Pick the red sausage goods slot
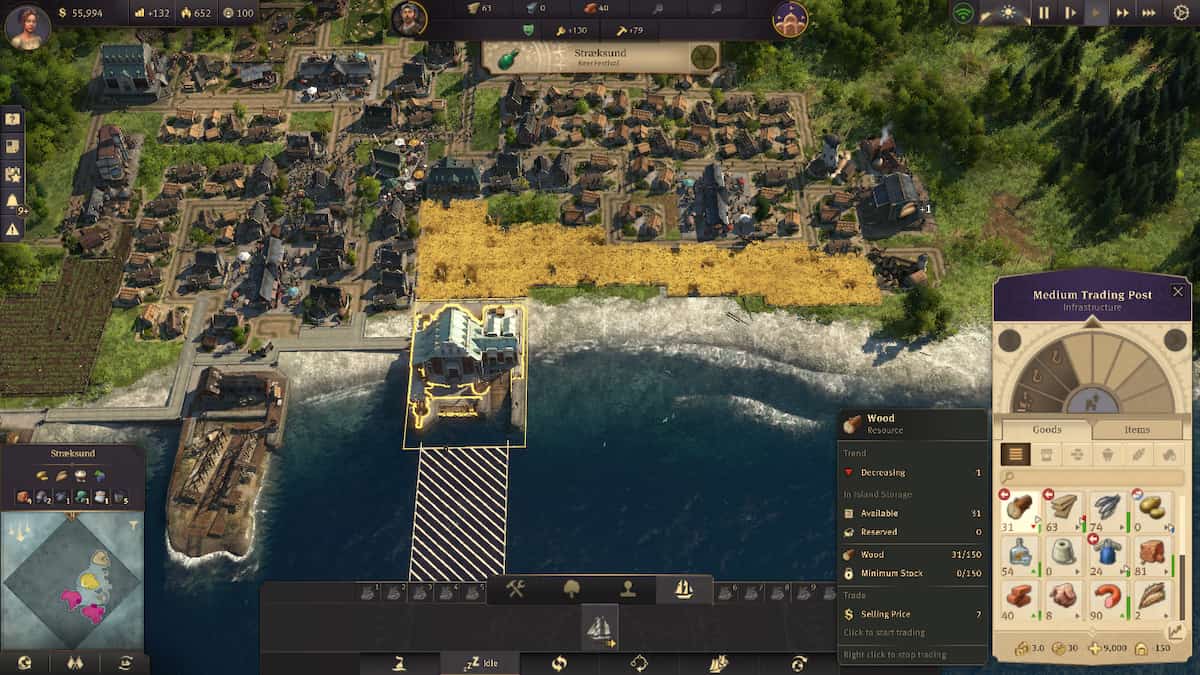The height and width of the screenshot is (675, 1200). [x=1108, y=595]
